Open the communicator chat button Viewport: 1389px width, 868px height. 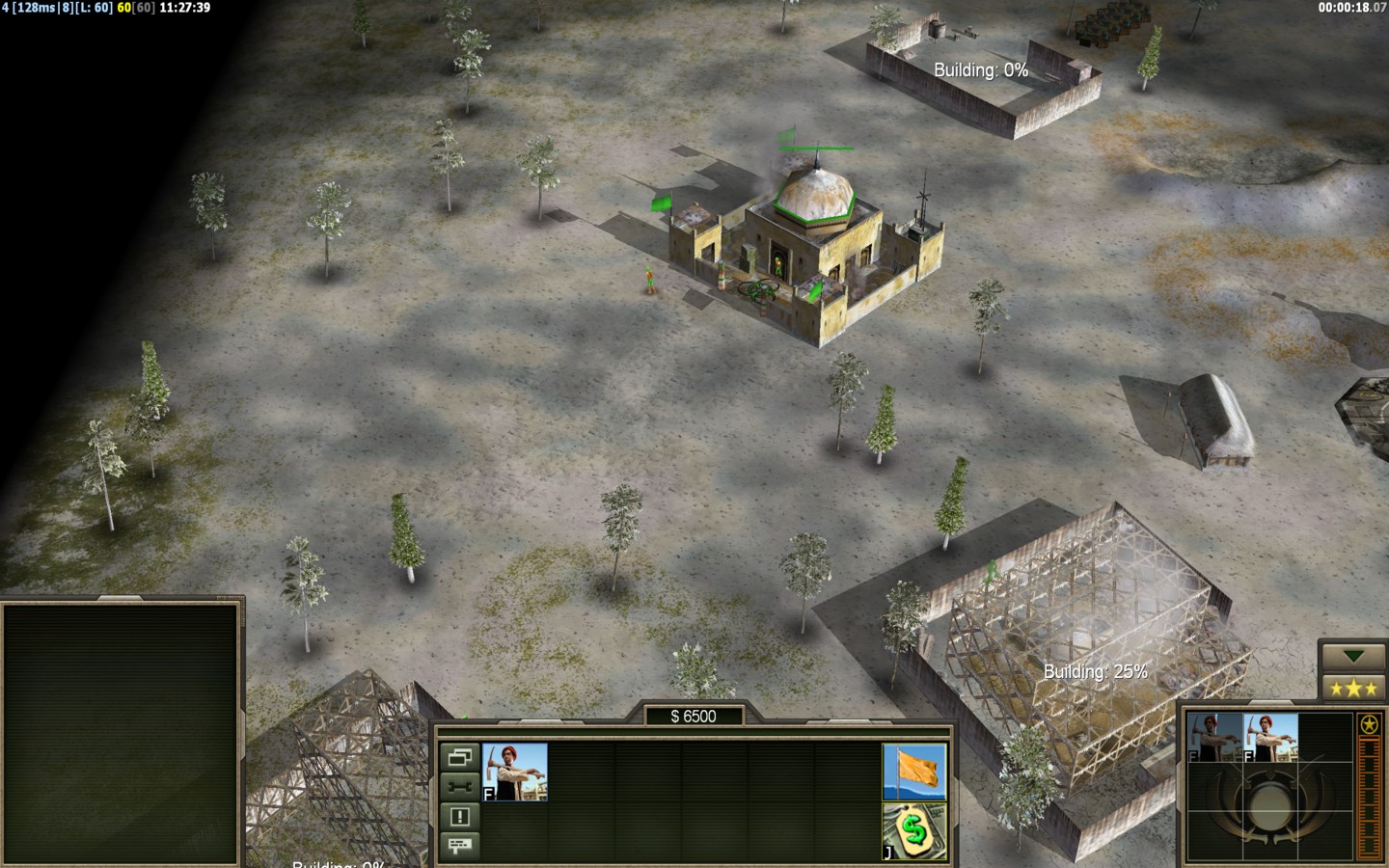(x=460, y=846)
